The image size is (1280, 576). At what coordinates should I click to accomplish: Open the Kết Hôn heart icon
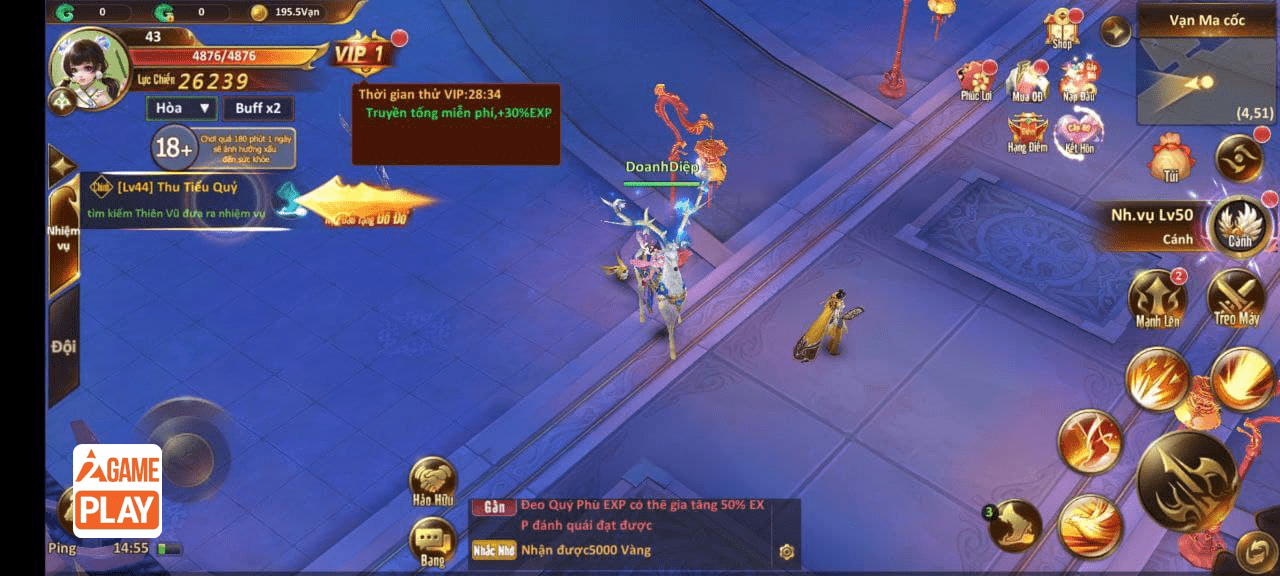1079,132
